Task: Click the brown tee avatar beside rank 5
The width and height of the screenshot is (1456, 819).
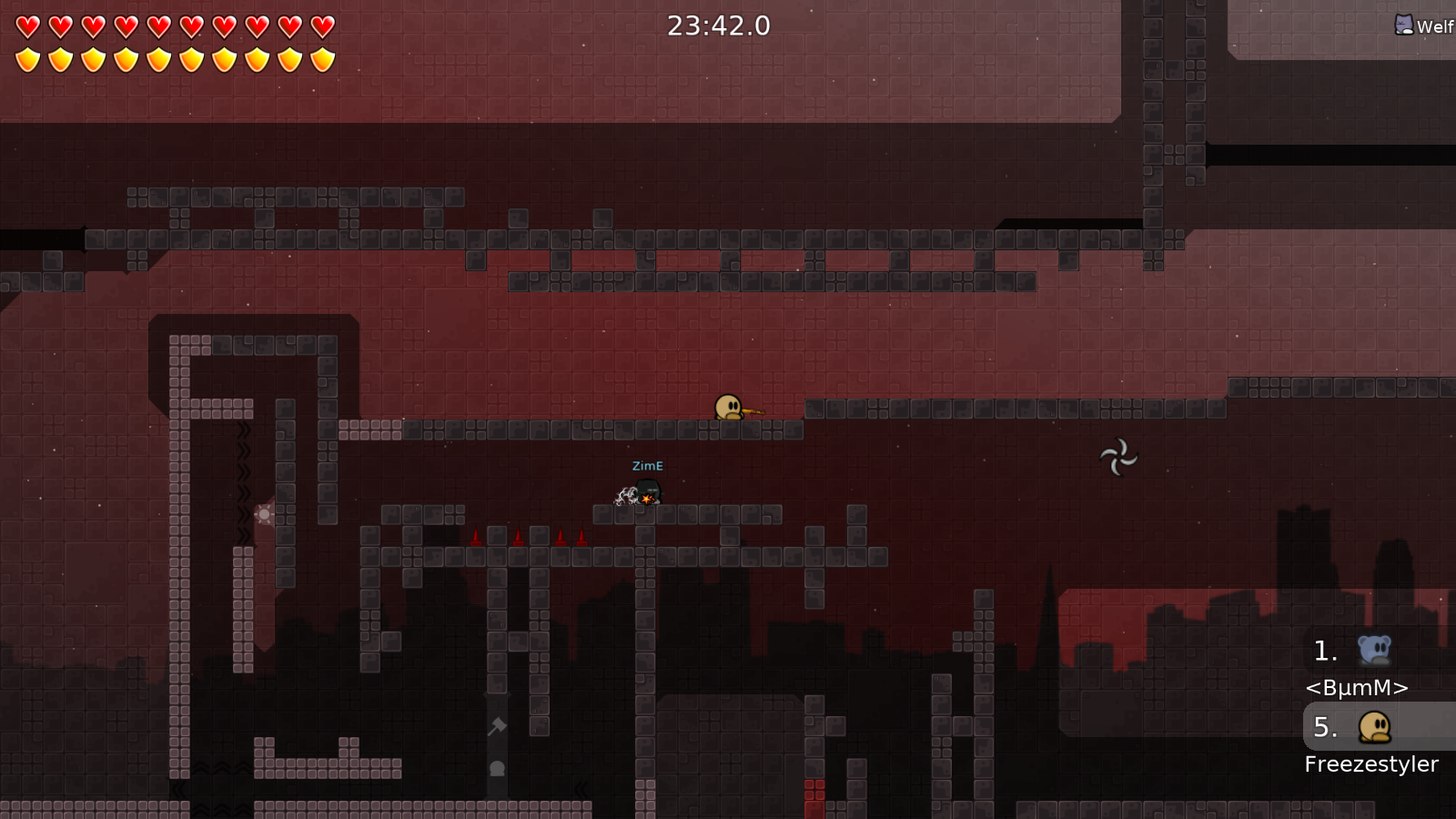Action: tap(1374, 725)
